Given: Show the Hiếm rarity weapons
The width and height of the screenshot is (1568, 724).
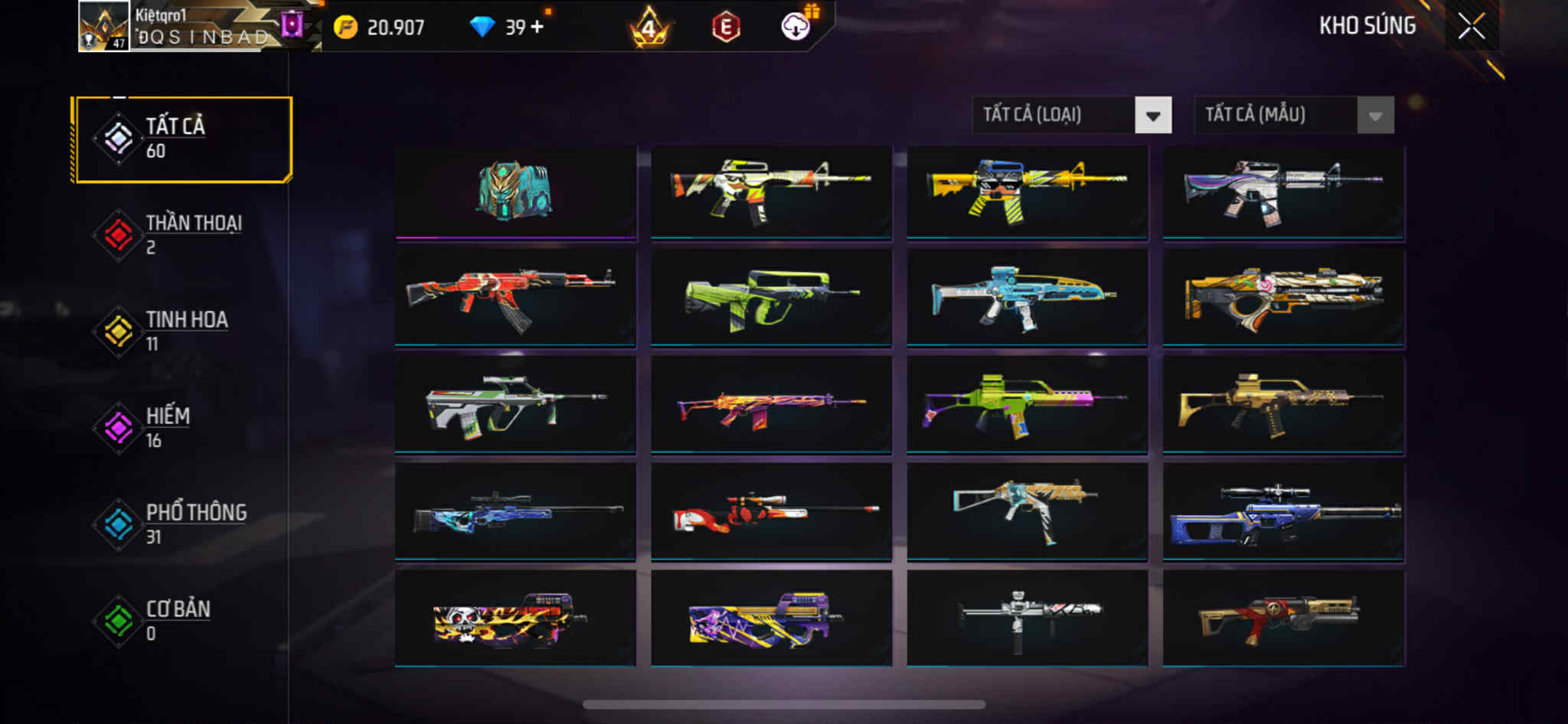Looking at the screenshot, I should pos(182,428).
